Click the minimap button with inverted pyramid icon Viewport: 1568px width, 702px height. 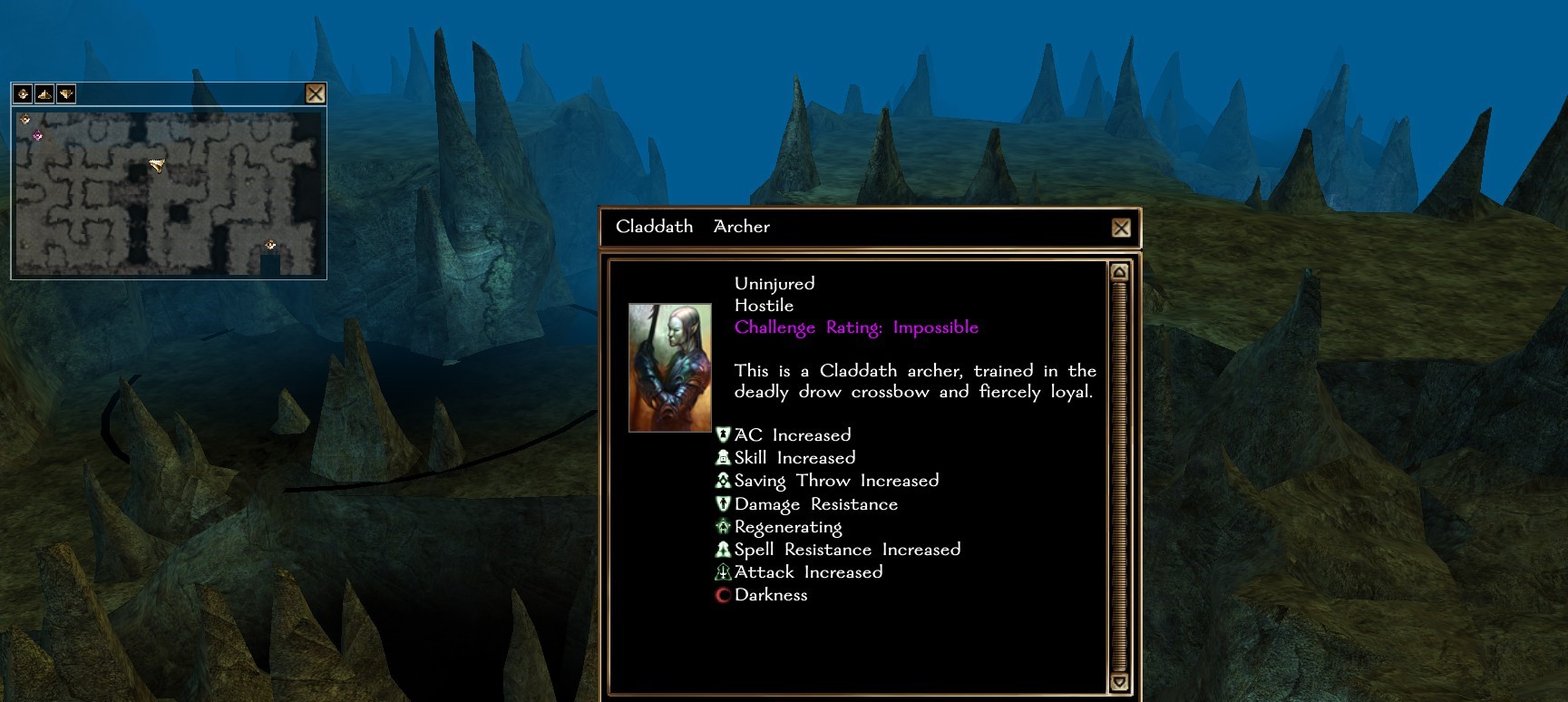[66, 93]
